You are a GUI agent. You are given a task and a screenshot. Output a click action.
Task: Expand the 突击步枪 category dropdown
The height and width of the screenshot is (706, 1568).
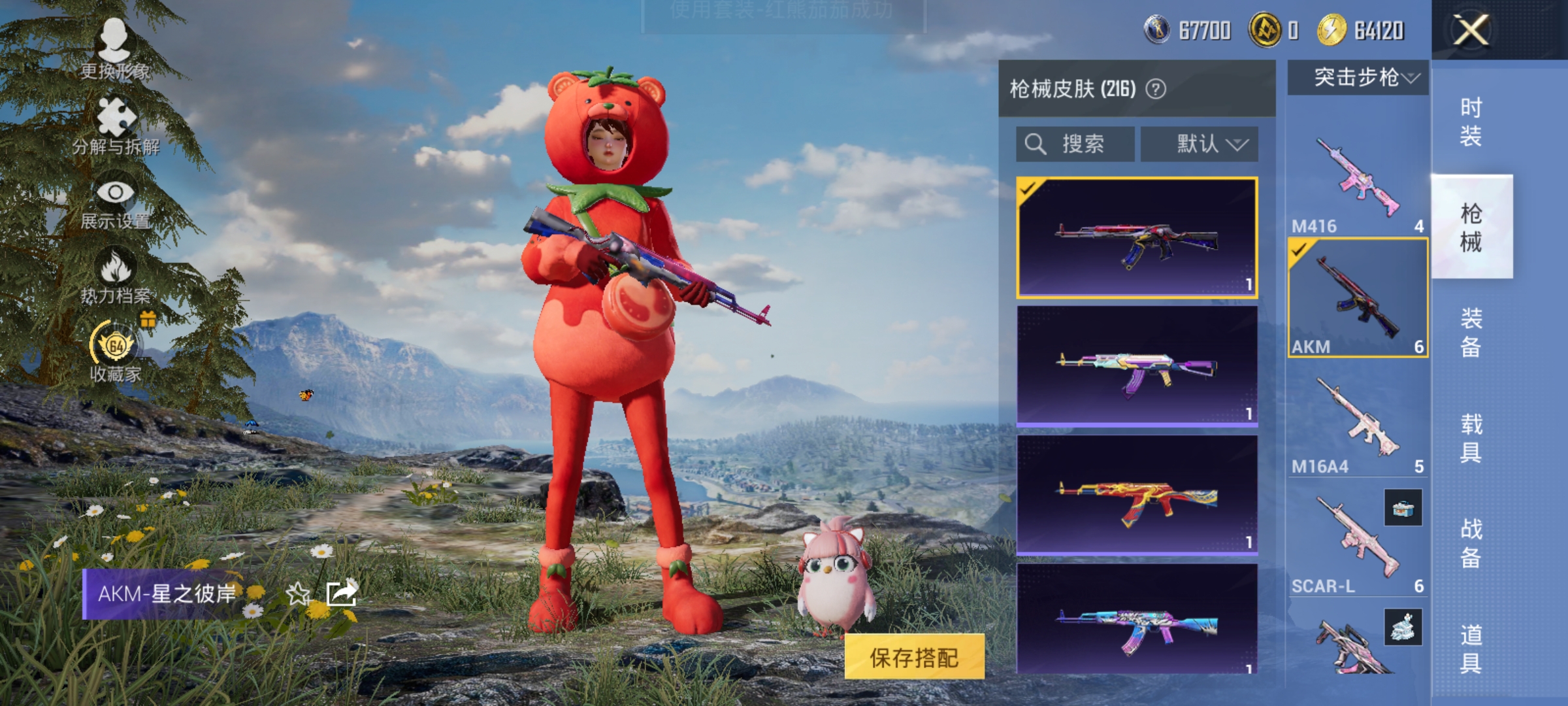[x=1356, y=78]
